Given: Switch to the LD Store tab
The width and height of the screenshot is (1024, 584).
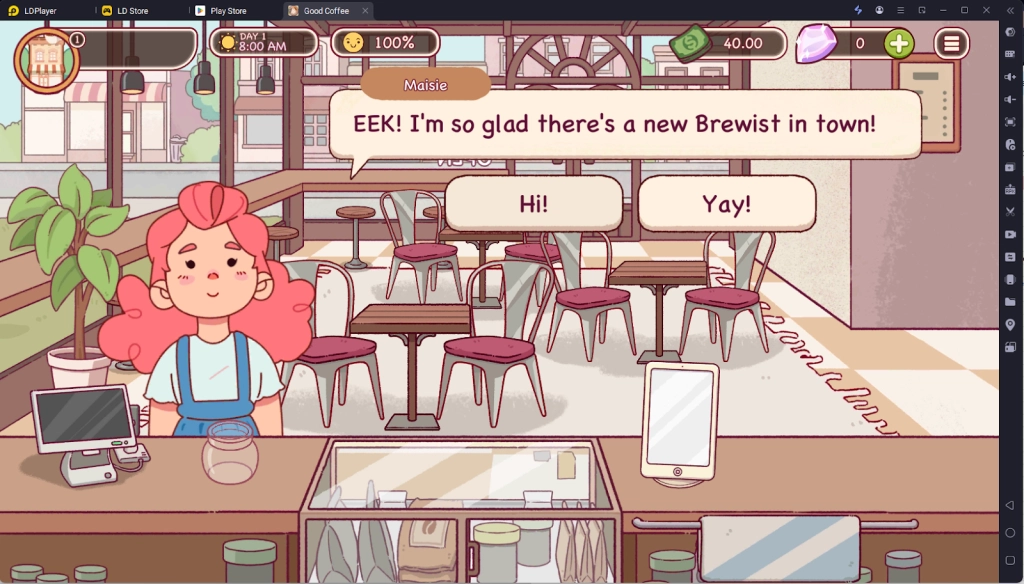Looking at the screenshot, I should pos(132,10).
